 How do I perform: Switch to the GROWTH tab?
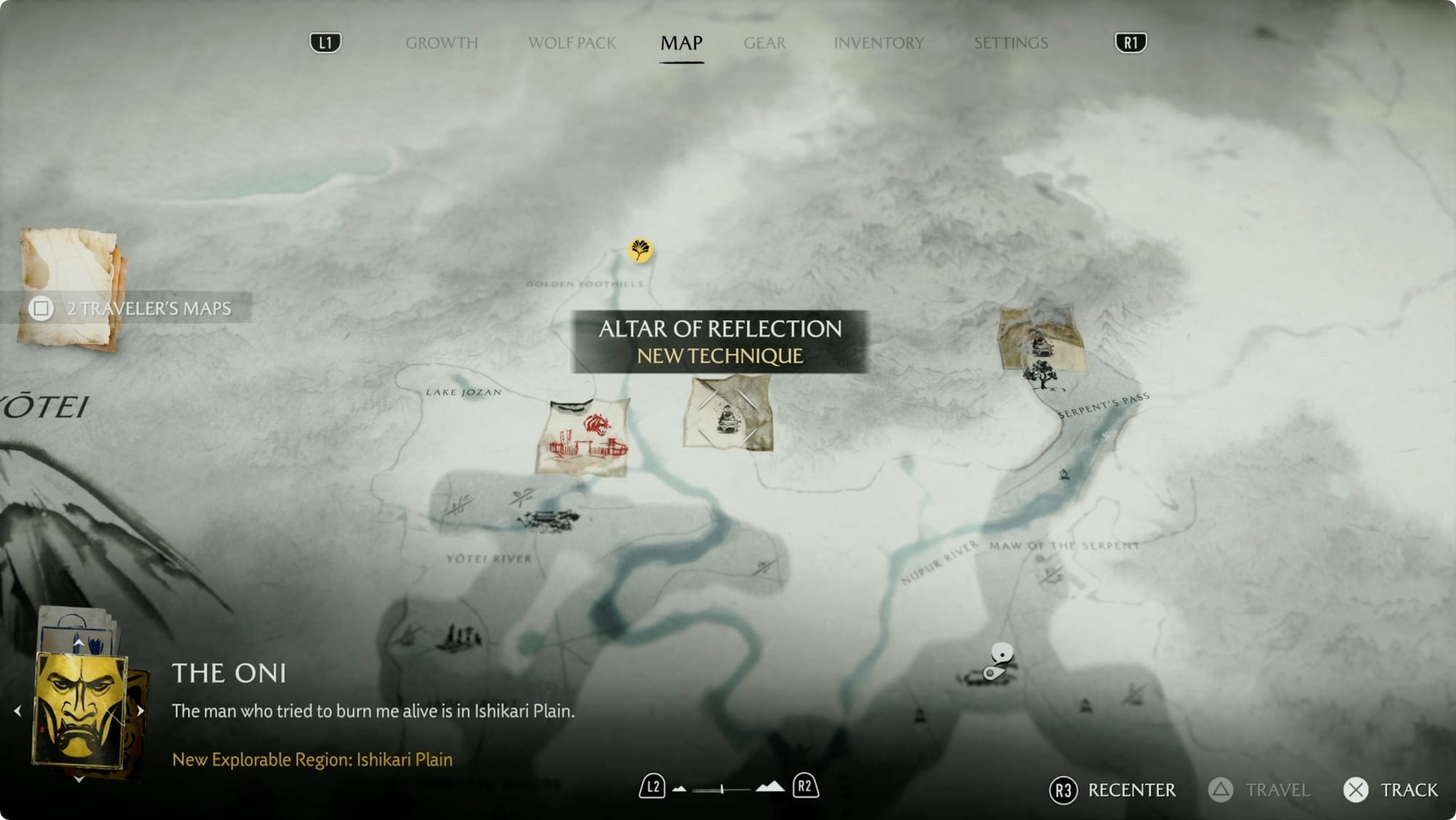point(443,43)
